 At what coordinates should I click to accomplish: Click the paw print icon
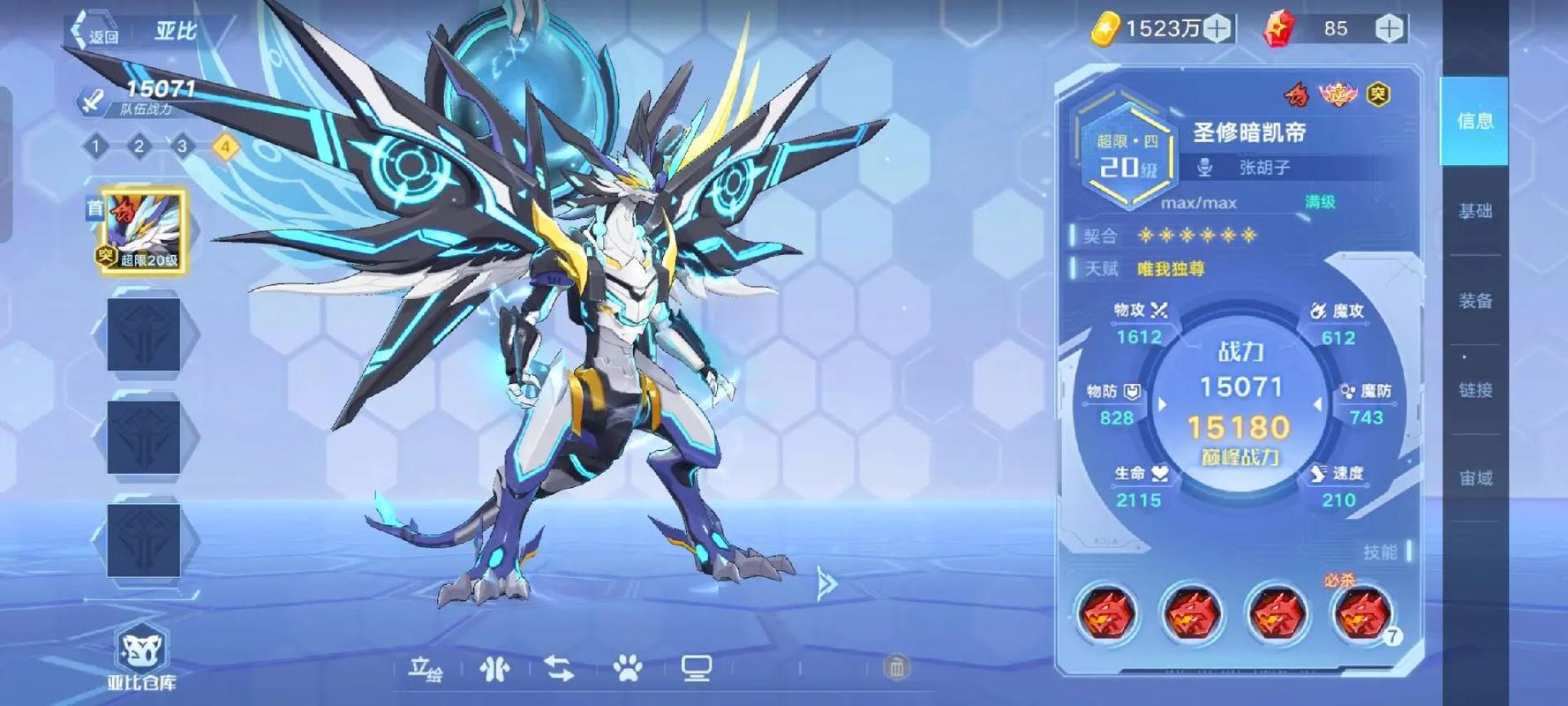coord(628,670)
